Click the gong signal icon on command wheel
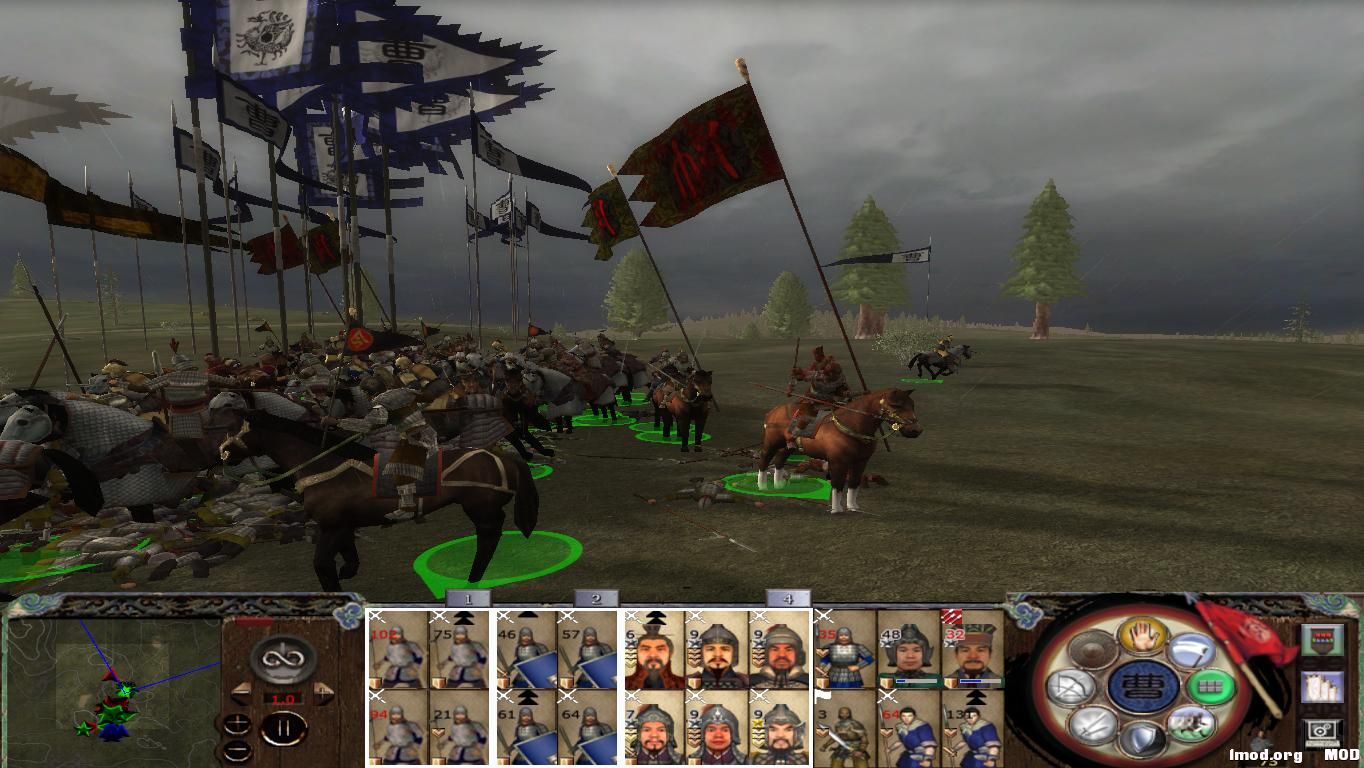Image resolution: width=1364 pixels, height=768 pixels. (x=1090, y=648)
